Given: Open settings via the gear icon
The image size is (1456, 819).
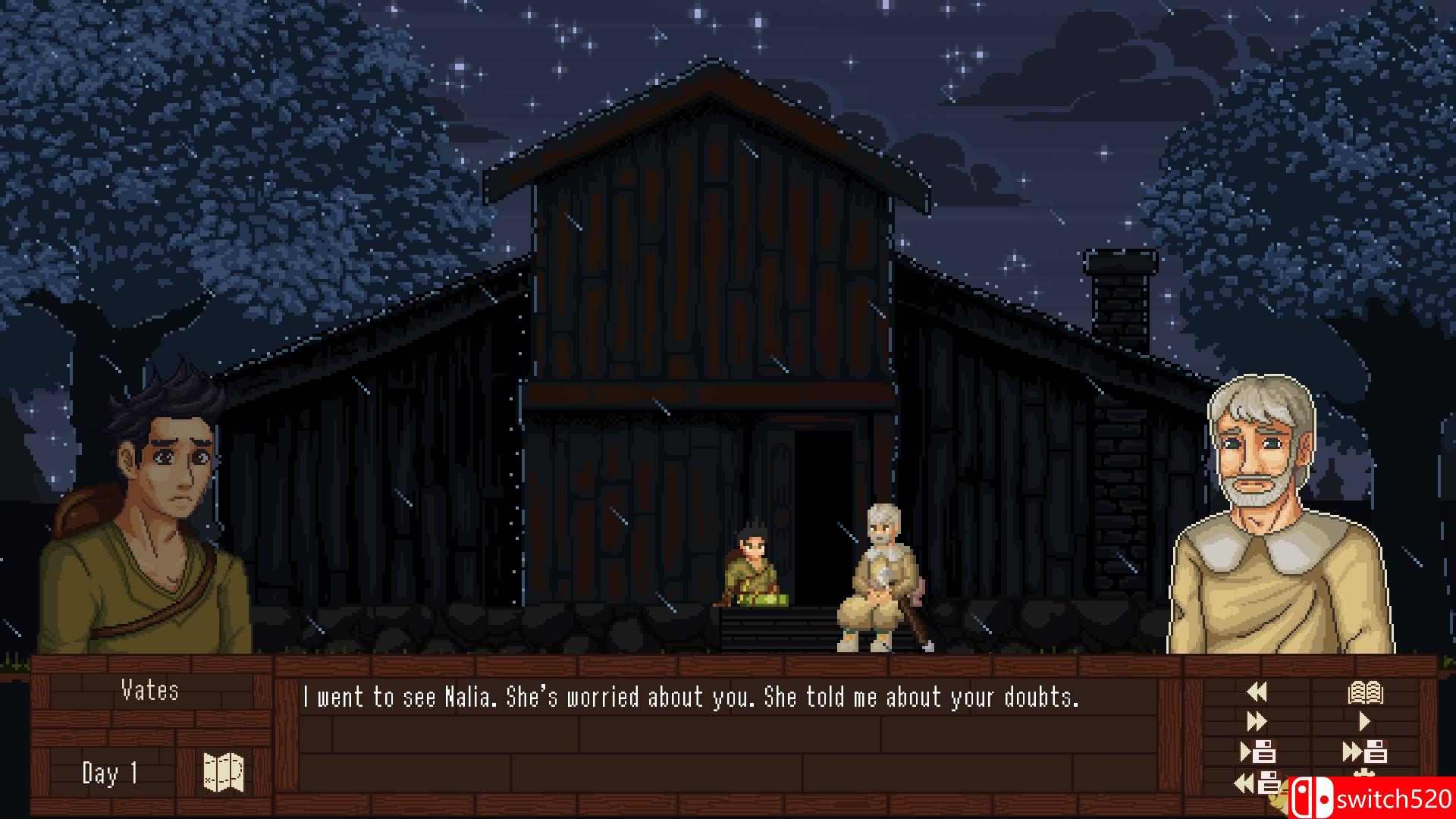Looking at the screenshot, I should pos(1363,772).
